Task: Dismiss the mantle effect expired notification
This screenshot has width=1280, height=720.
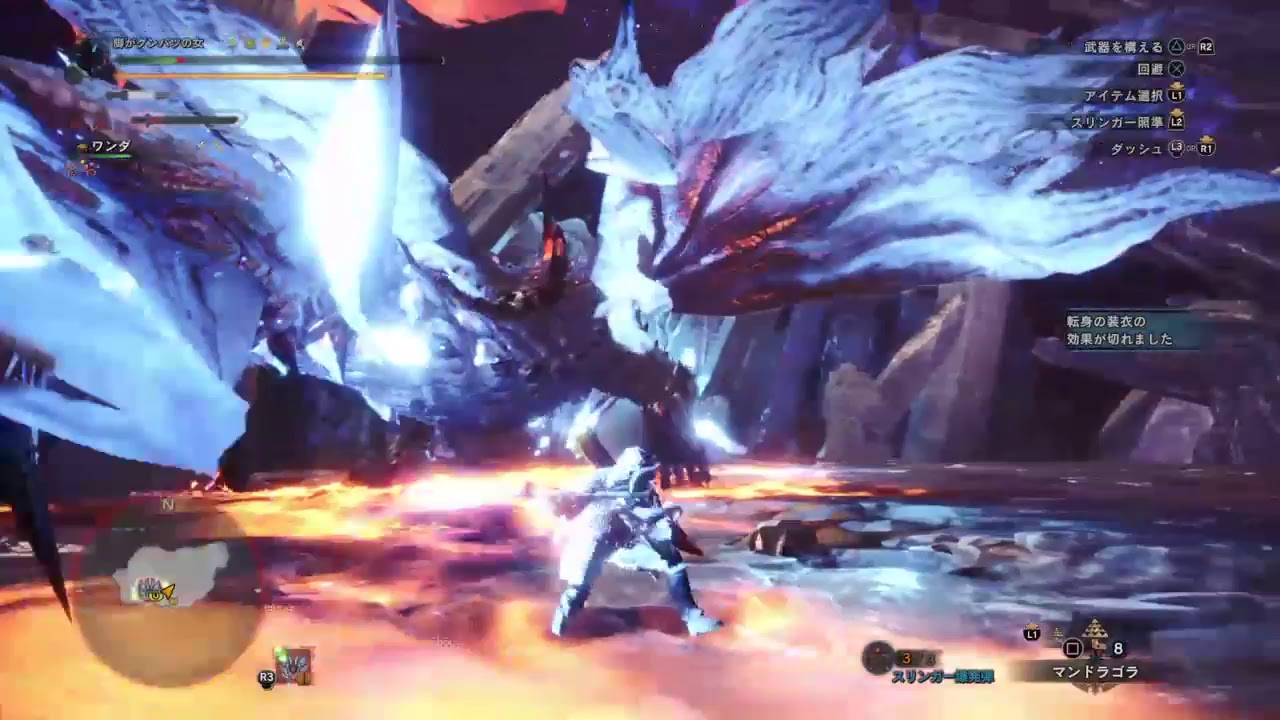Action: pos(1119,330)
